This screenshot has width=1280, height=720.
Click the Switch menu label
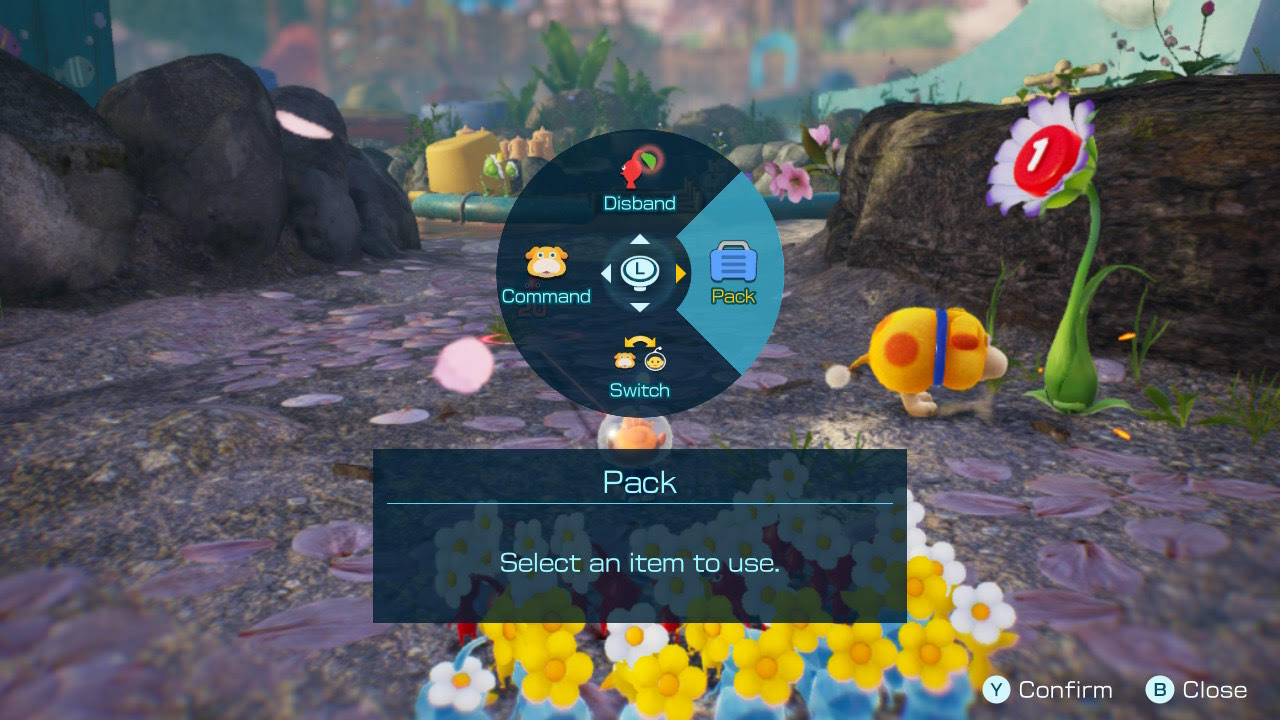point(639,390)
